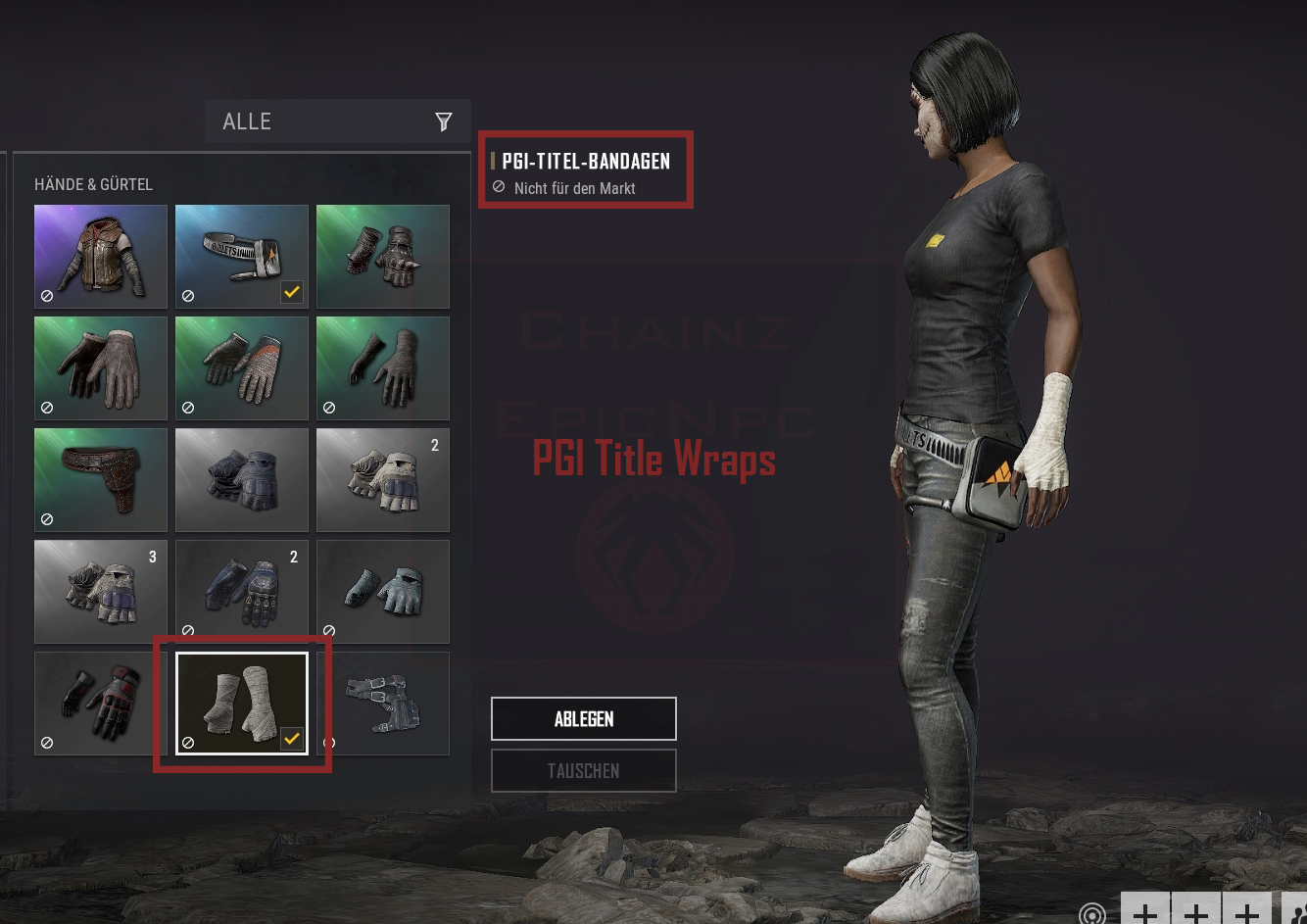Select the brown leather holster belt
This screenshot has height=924, width=1307.
101,480
